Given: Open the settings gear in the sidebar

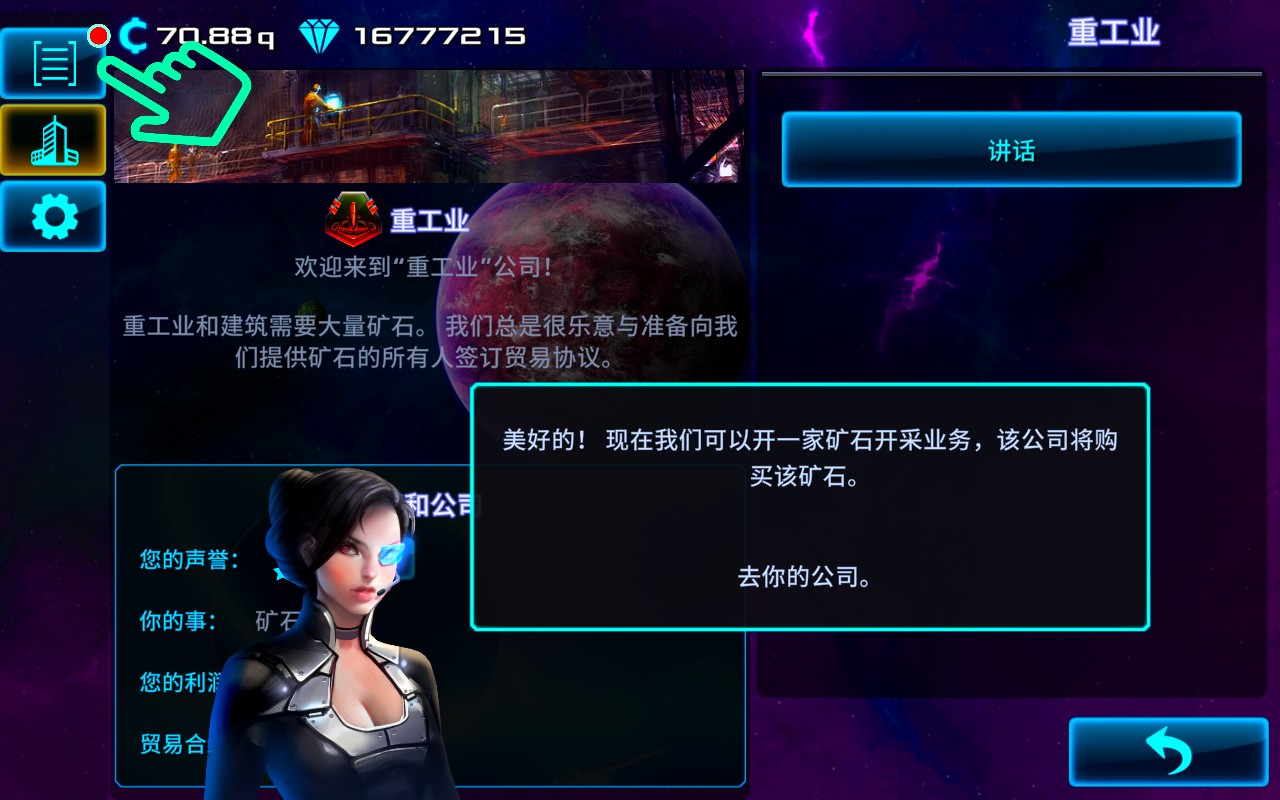Looking at the screenshot, I should tap(52, 216).
